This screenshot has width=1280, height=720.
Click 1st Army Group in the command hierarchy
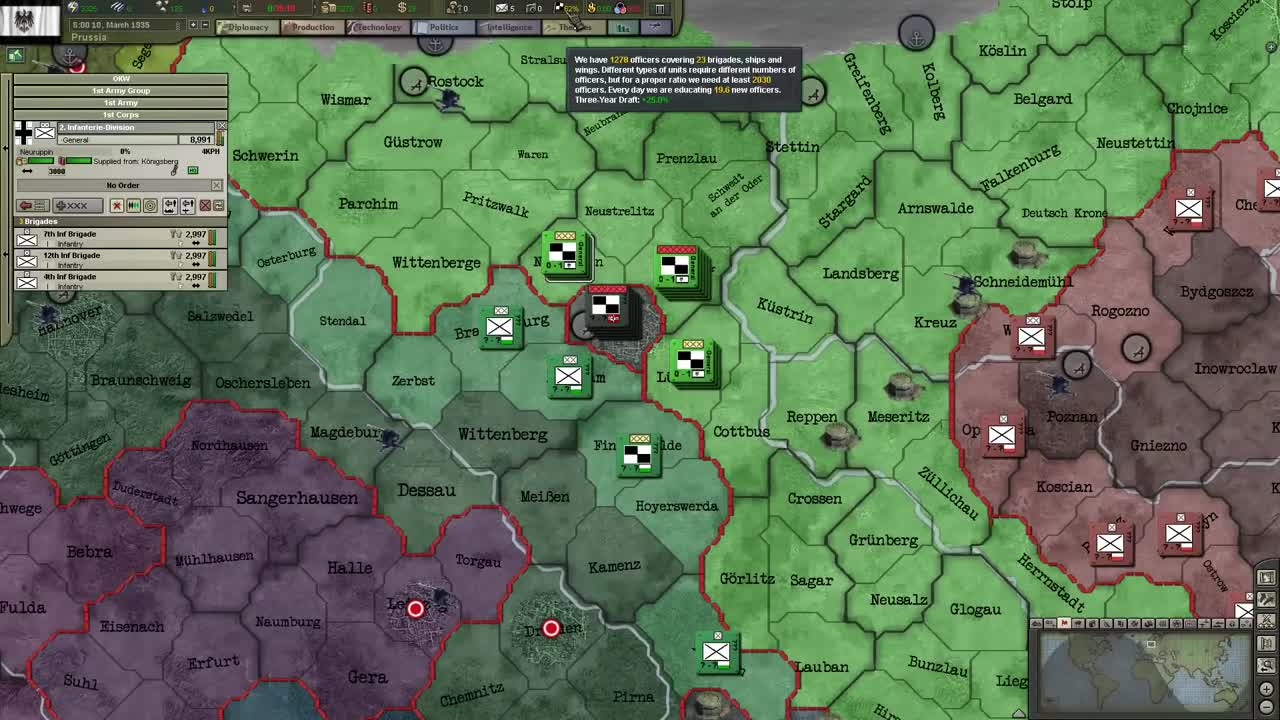[120, 90]
